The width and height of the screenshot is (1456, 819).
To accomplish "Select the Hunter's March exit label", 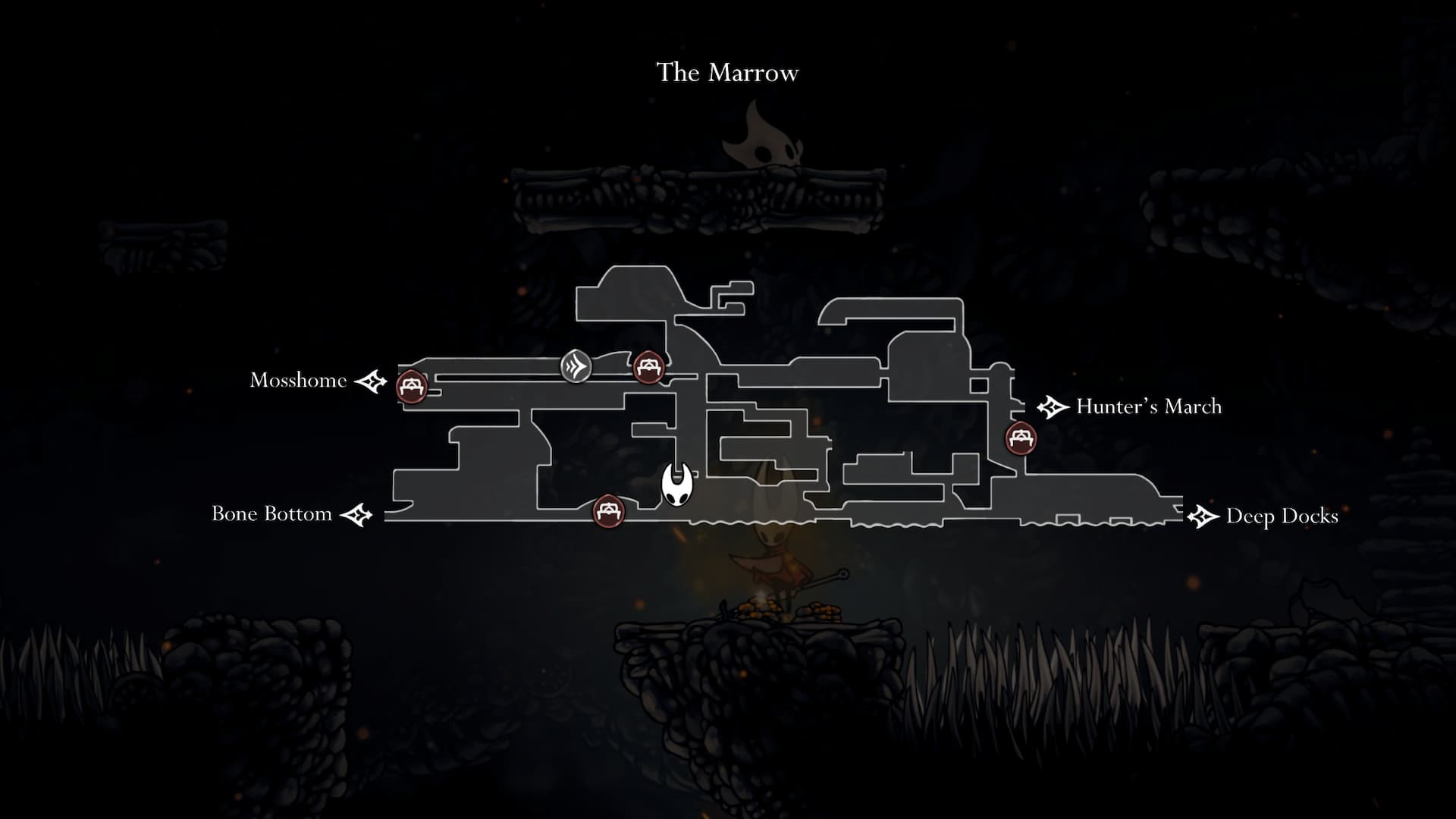I will click(x=1148, y=406).
